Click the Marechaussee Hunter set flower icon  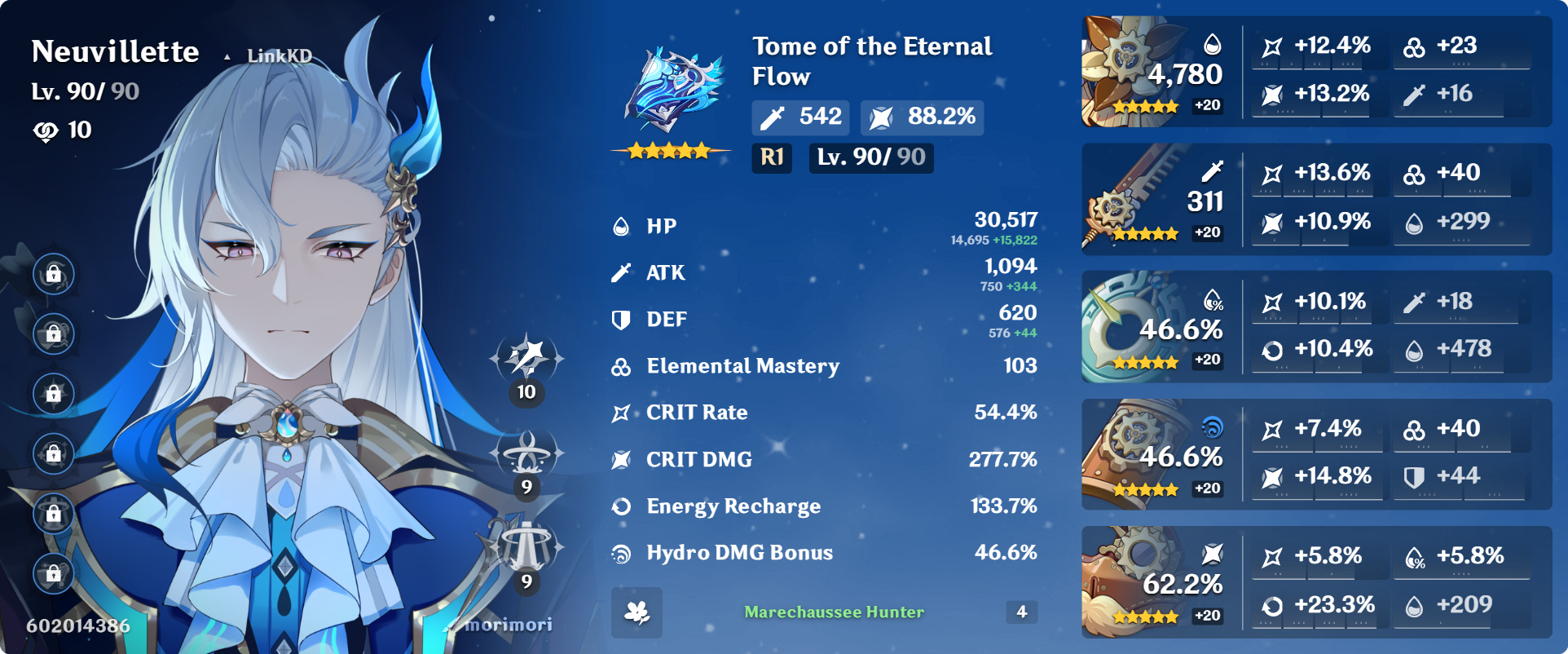(636, 612)
